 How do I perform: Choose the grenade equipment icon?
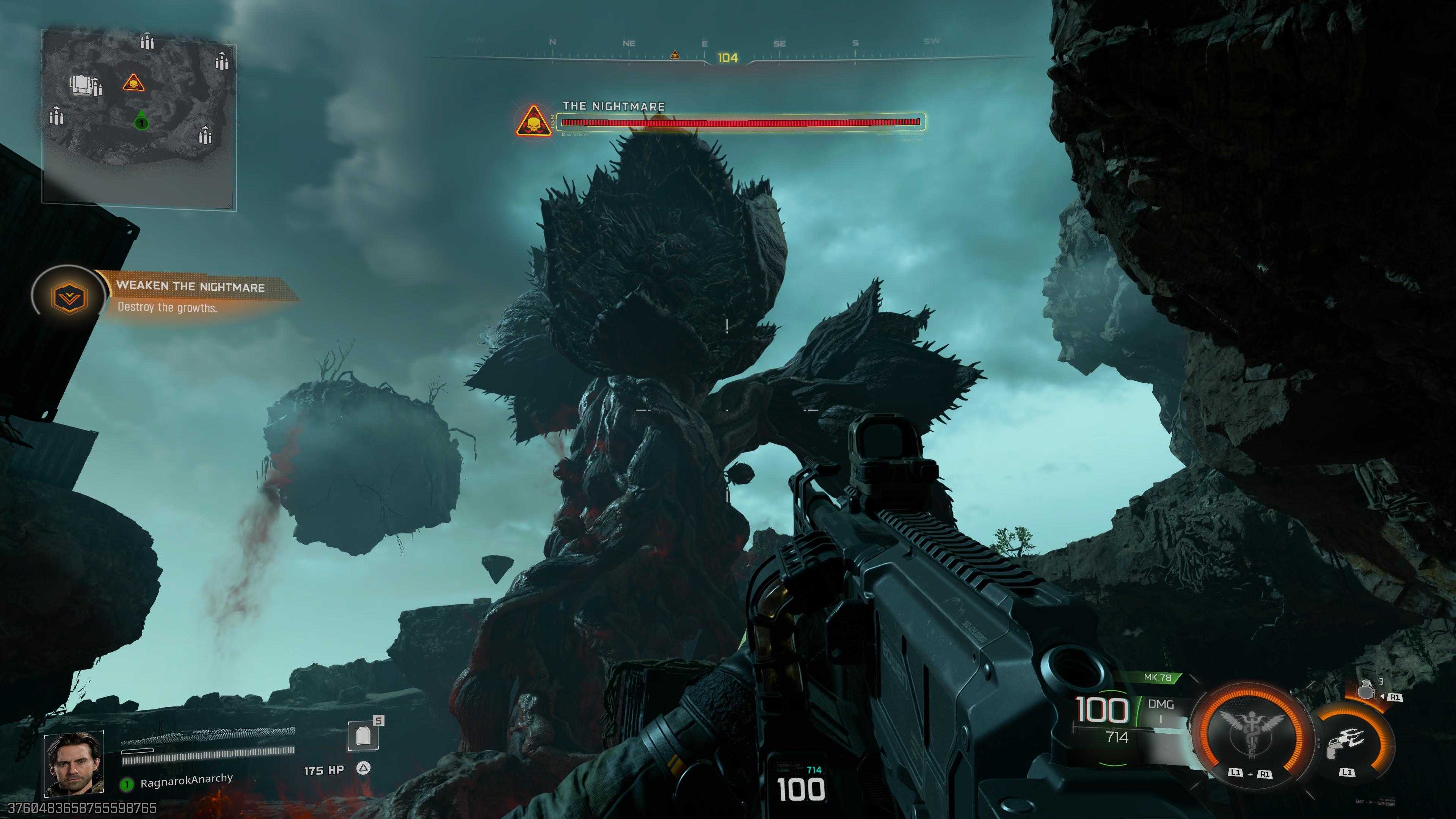pyautogui.click(x=1367, y=691)
